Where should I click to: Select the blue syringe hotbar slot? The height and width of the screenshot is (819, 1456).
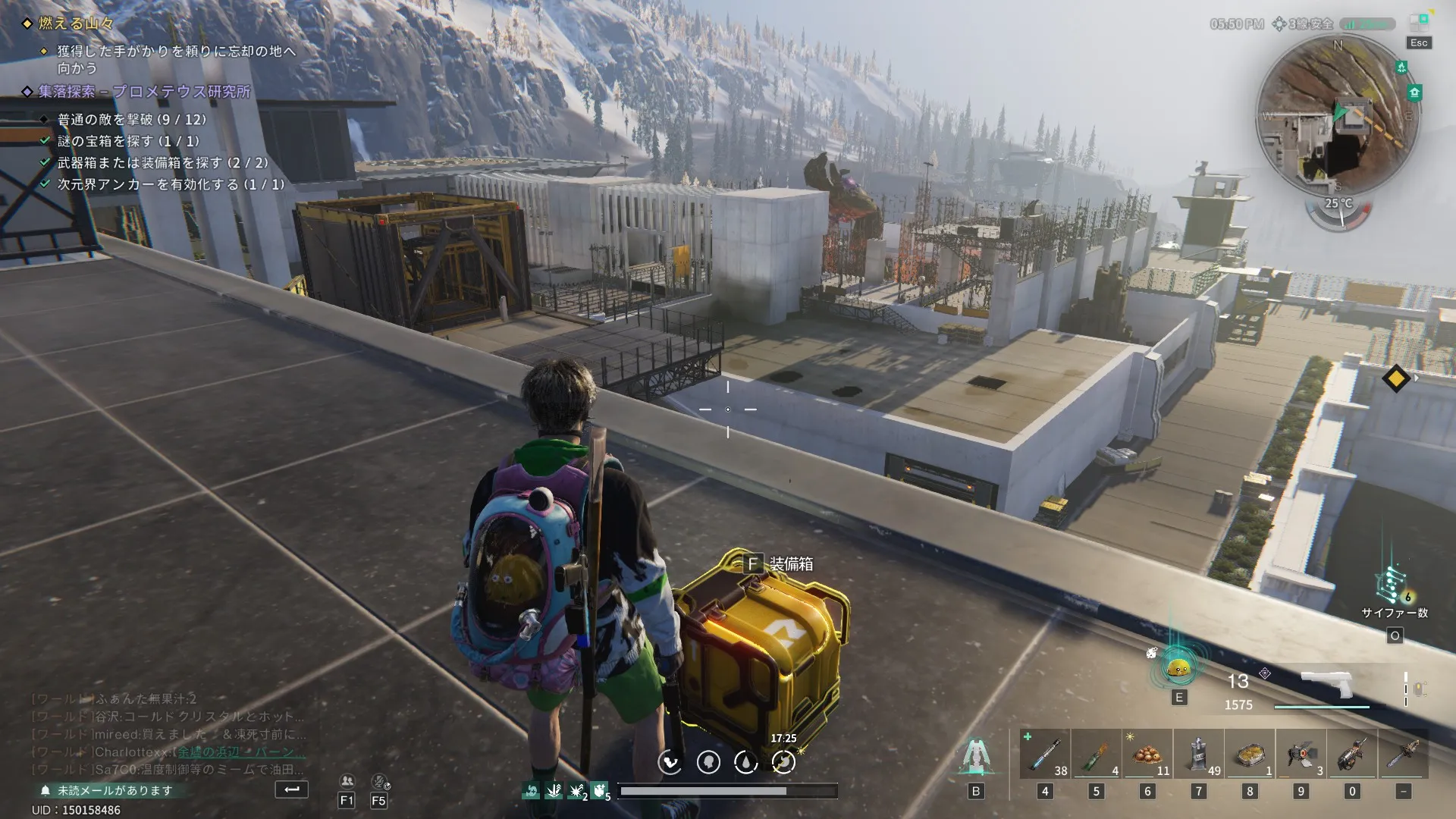pos(1045,754)
